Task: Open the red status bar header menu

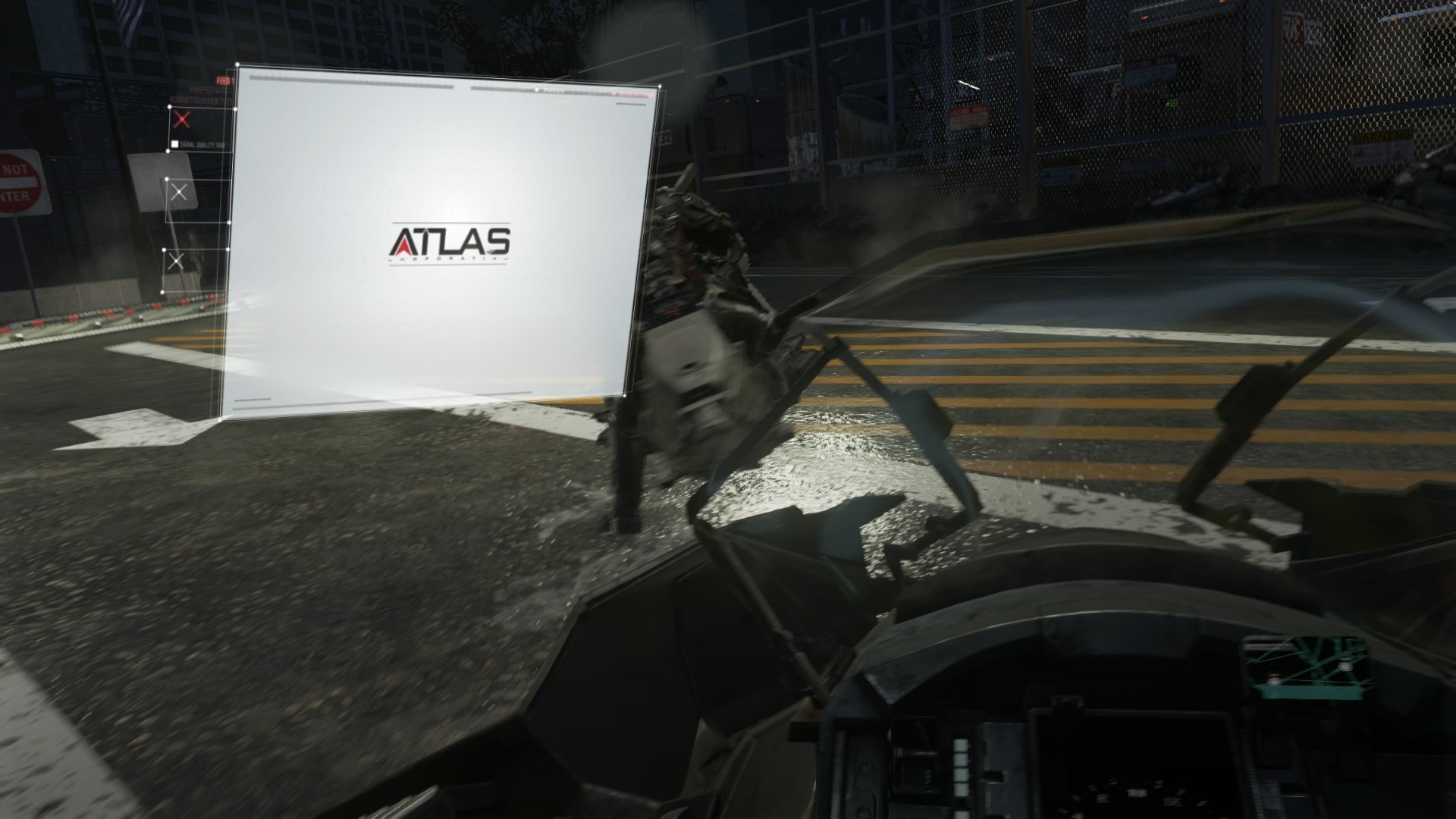Action: point(631,93)
